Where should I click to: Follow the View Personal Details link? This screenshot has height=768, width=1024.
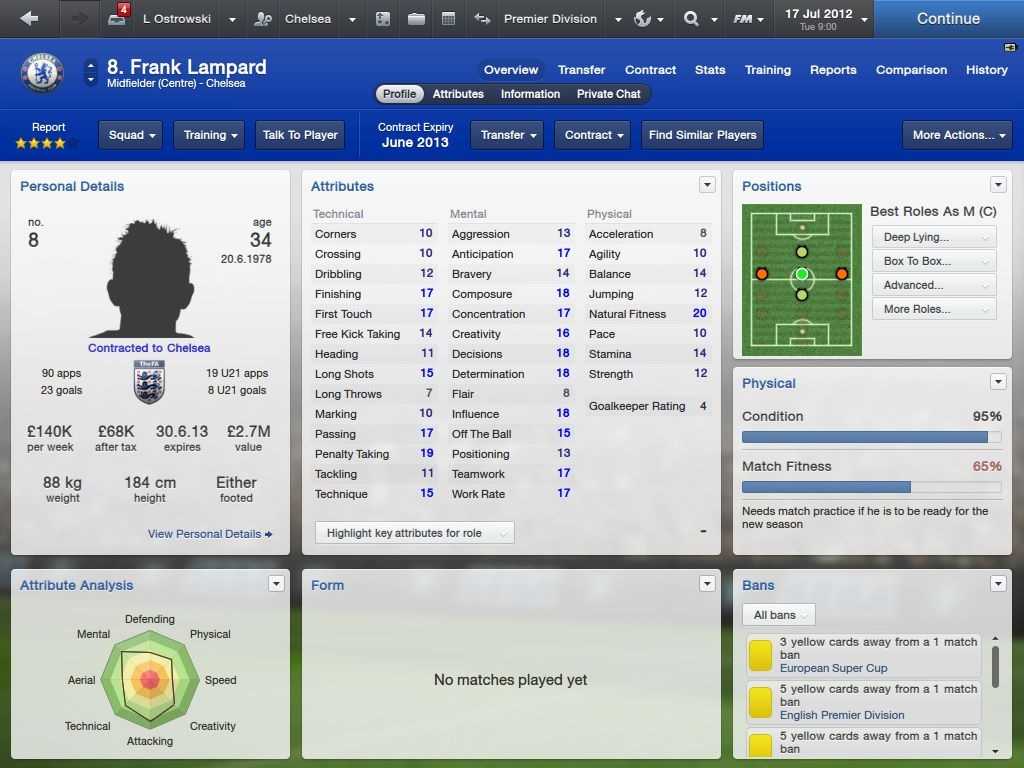210,534
